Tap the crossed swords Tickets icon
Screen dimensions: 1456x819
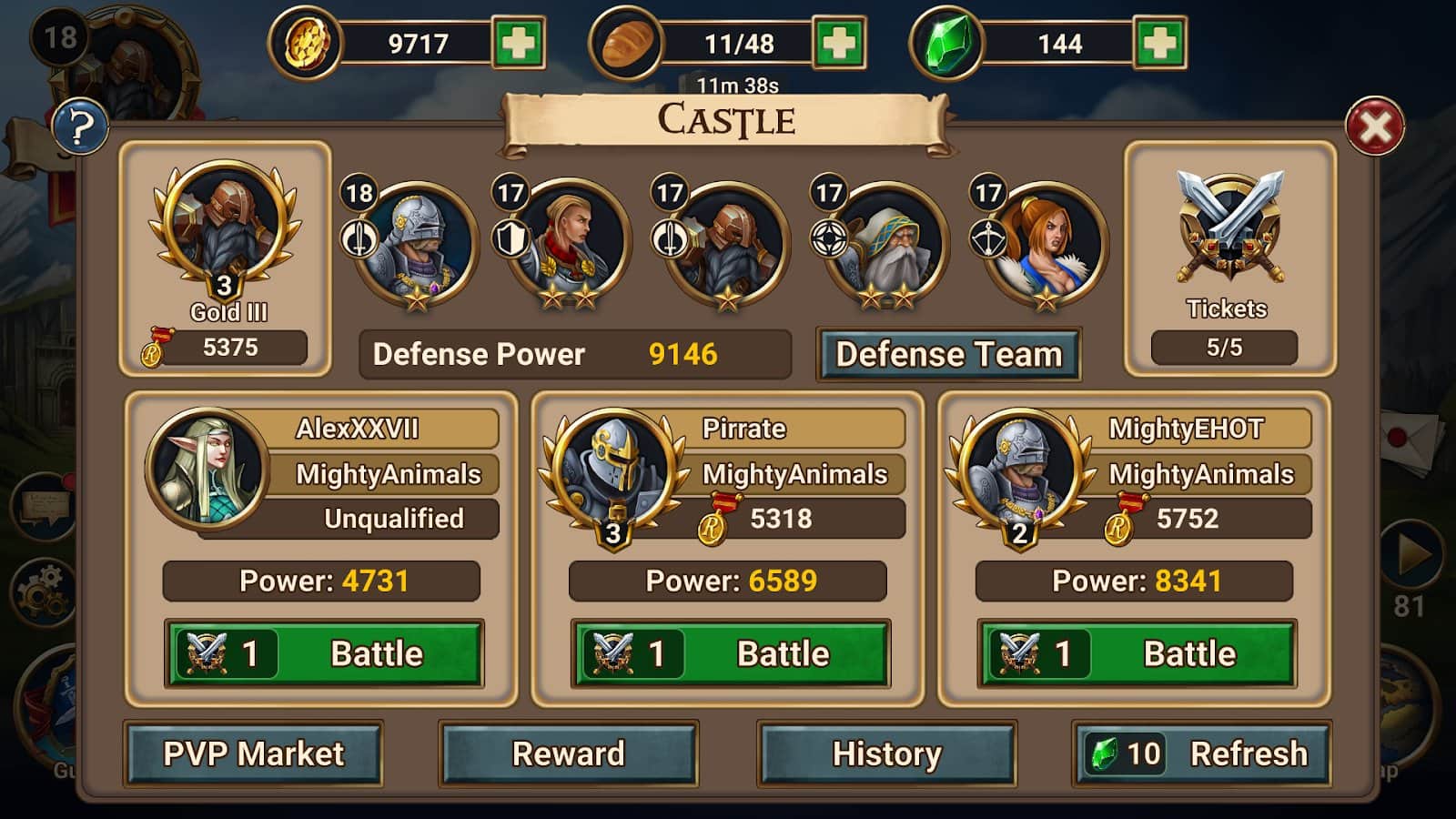coord(1229,227)
